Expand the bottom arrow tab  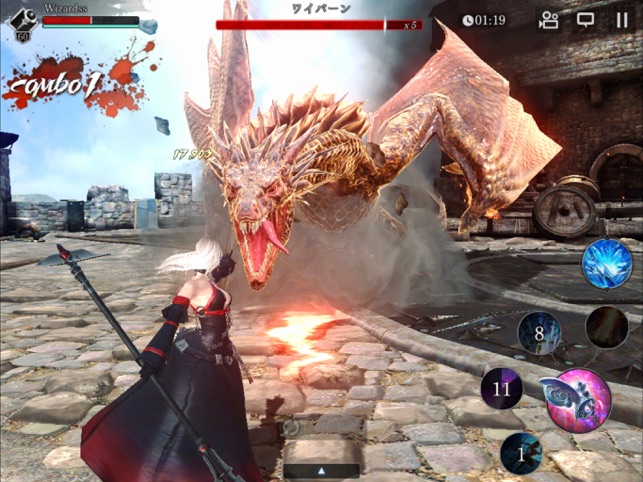tap(322, 469)
